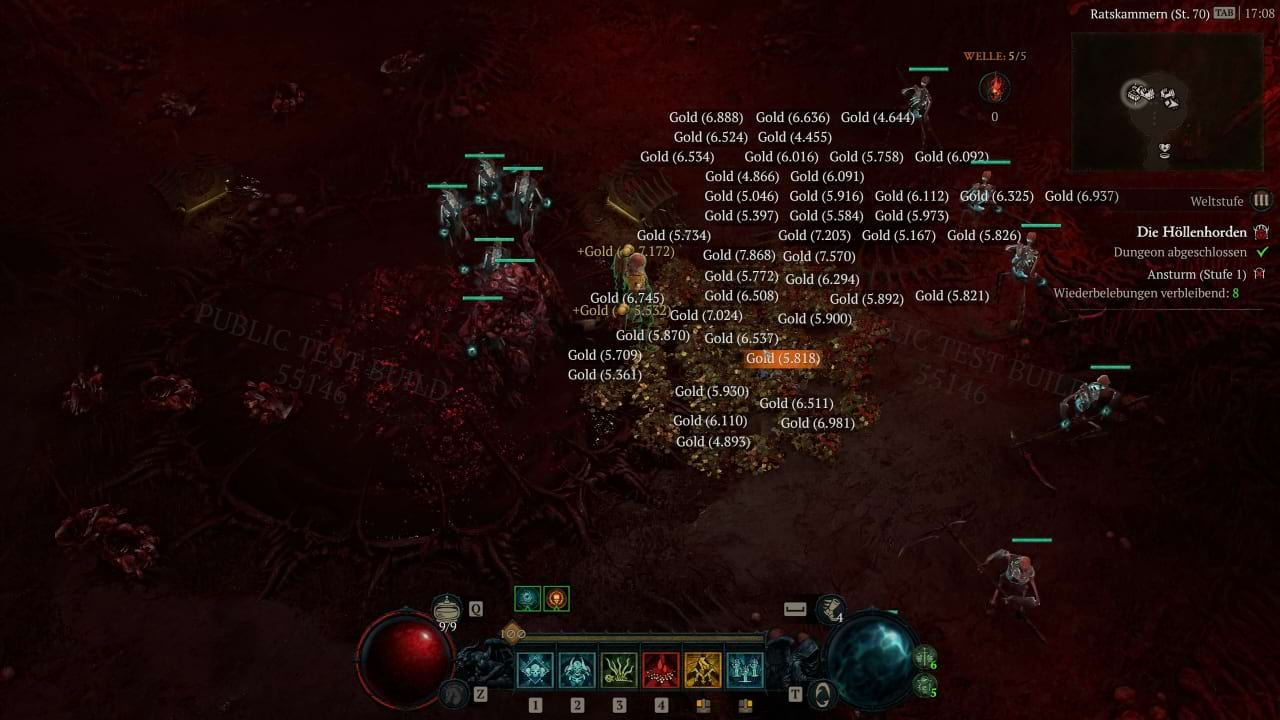The width and height of the screenshot is (1280, 720).
Task: Pick up the Gold (6.888) loot label
Action: coord(706,117)
